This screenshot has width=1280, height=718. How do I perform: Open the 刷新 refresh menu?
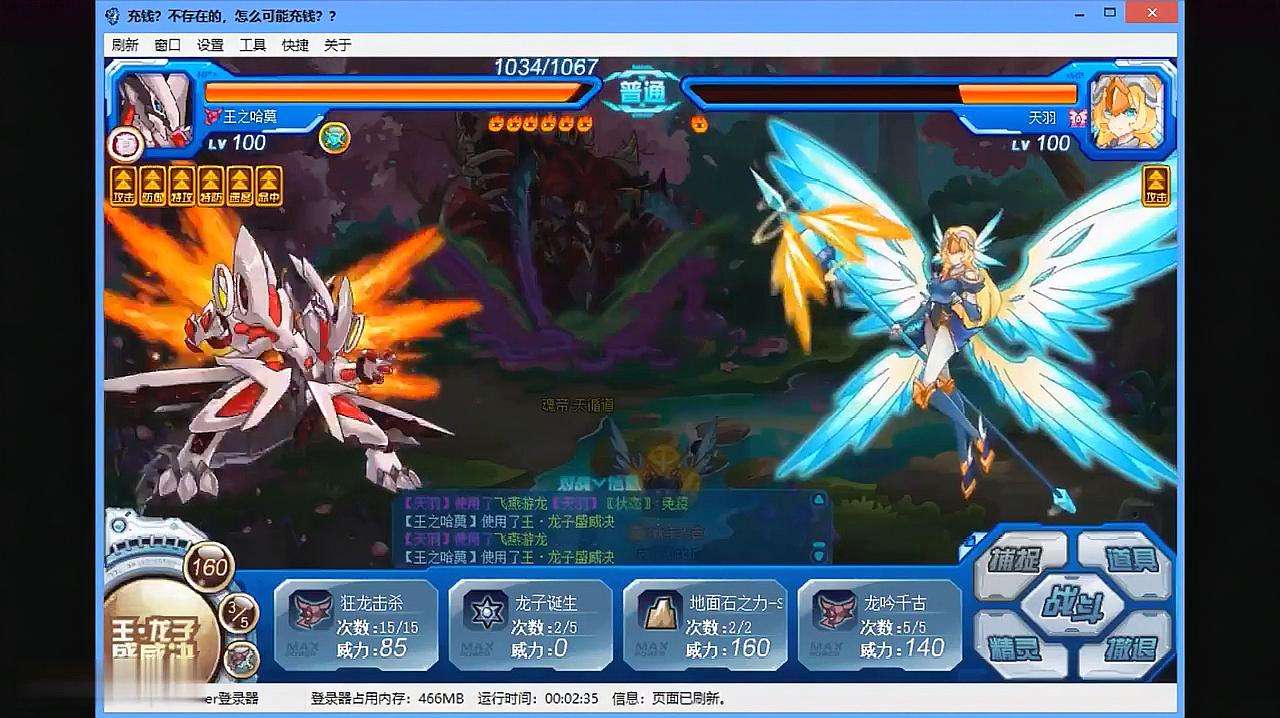click(x=125, y=45)
